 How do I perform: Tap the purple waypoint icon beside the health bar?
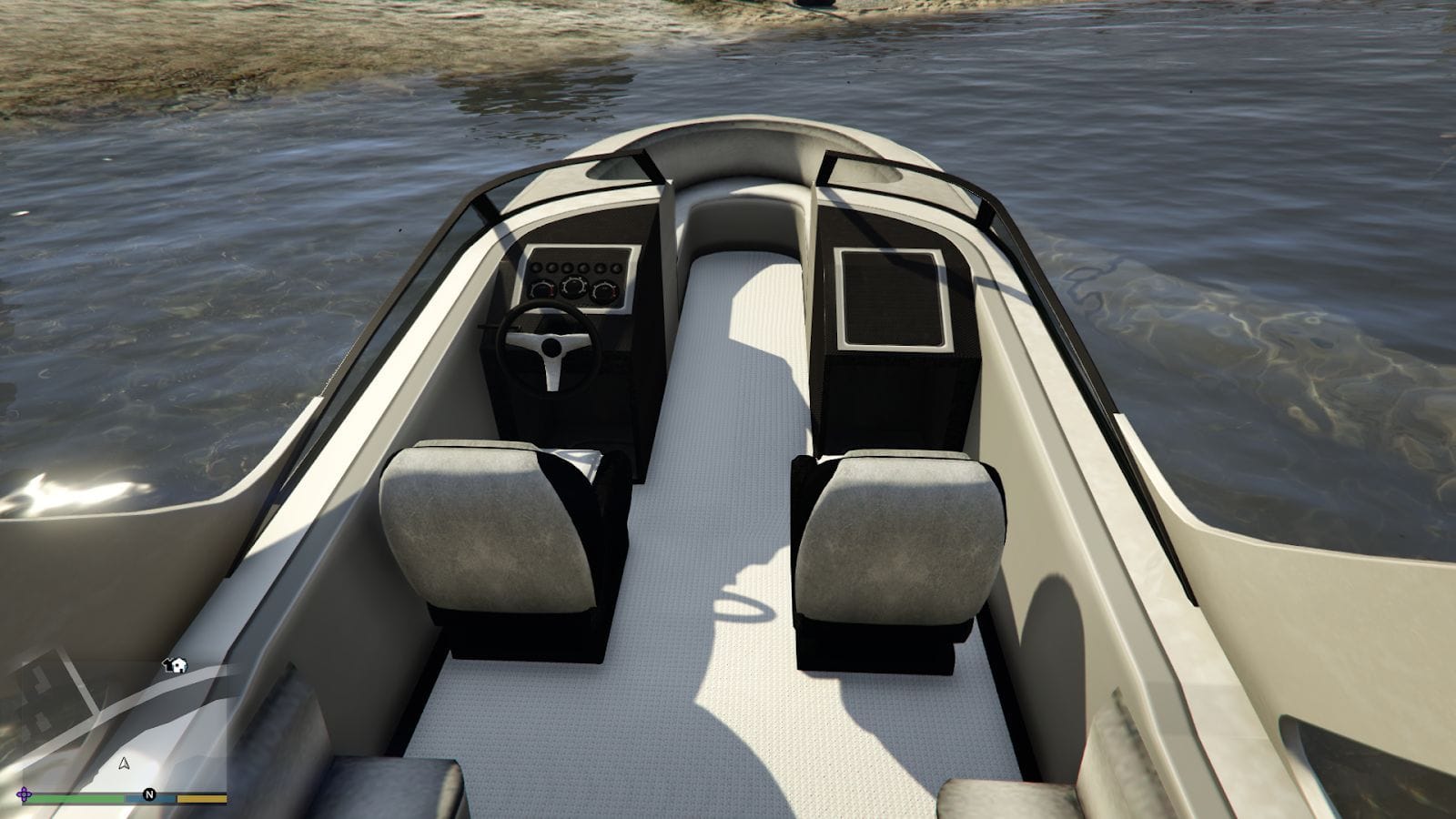(x=25, y=794)
